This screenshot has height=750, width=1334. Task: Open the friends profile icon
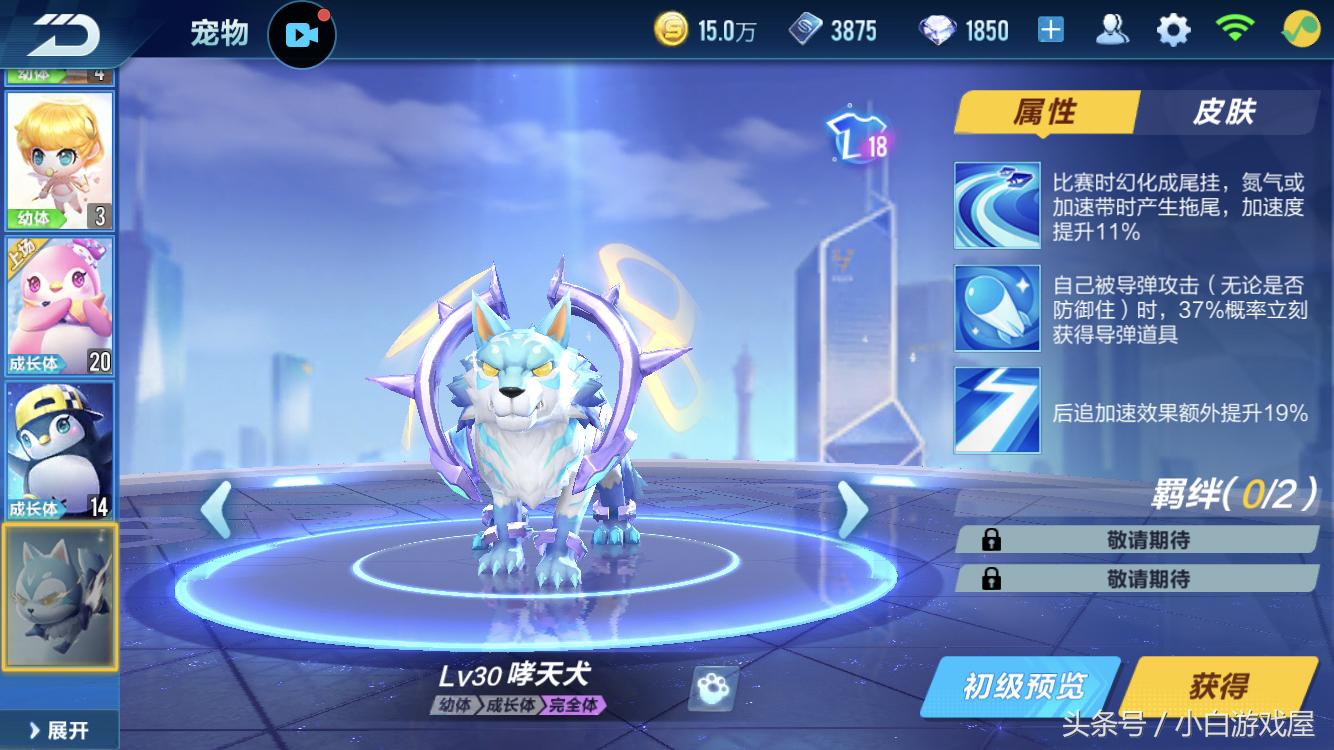click(x=1112, y=31)
